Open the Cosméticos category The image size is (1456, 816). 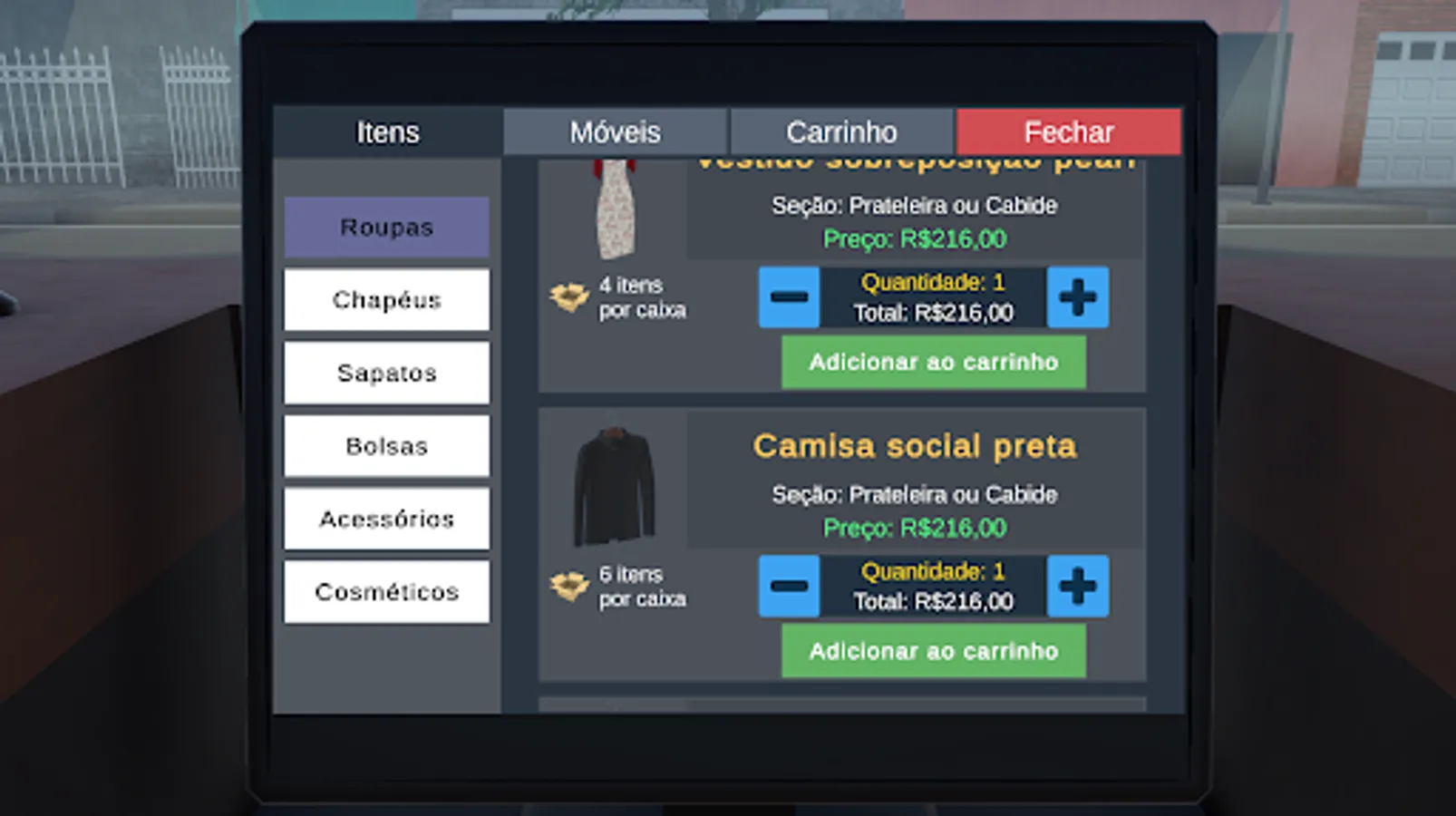pyautogui.click(x=386, y=591)
